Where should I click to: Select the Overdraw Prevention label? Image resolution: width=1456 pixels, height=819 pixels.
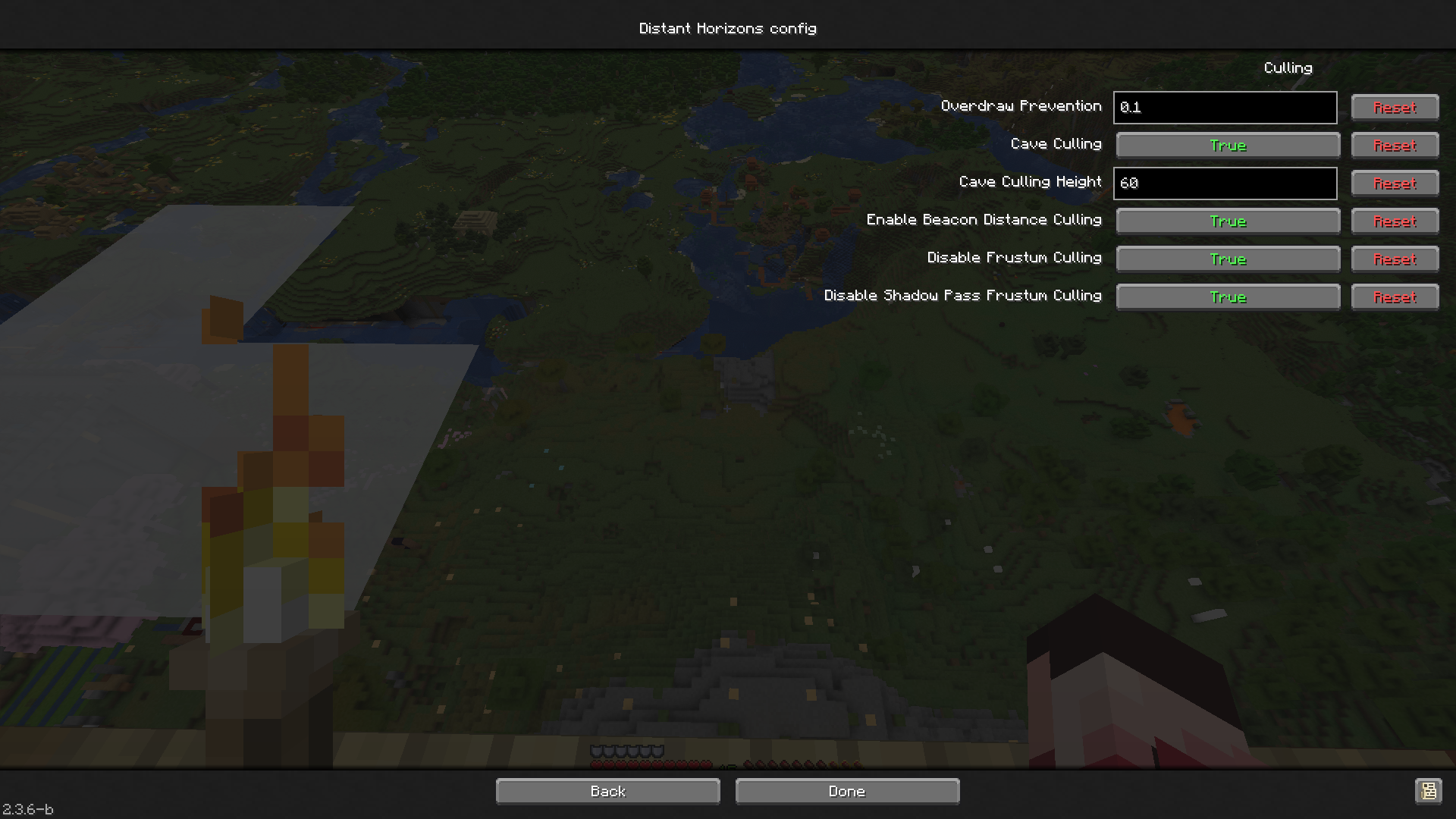pos(1021,106)
